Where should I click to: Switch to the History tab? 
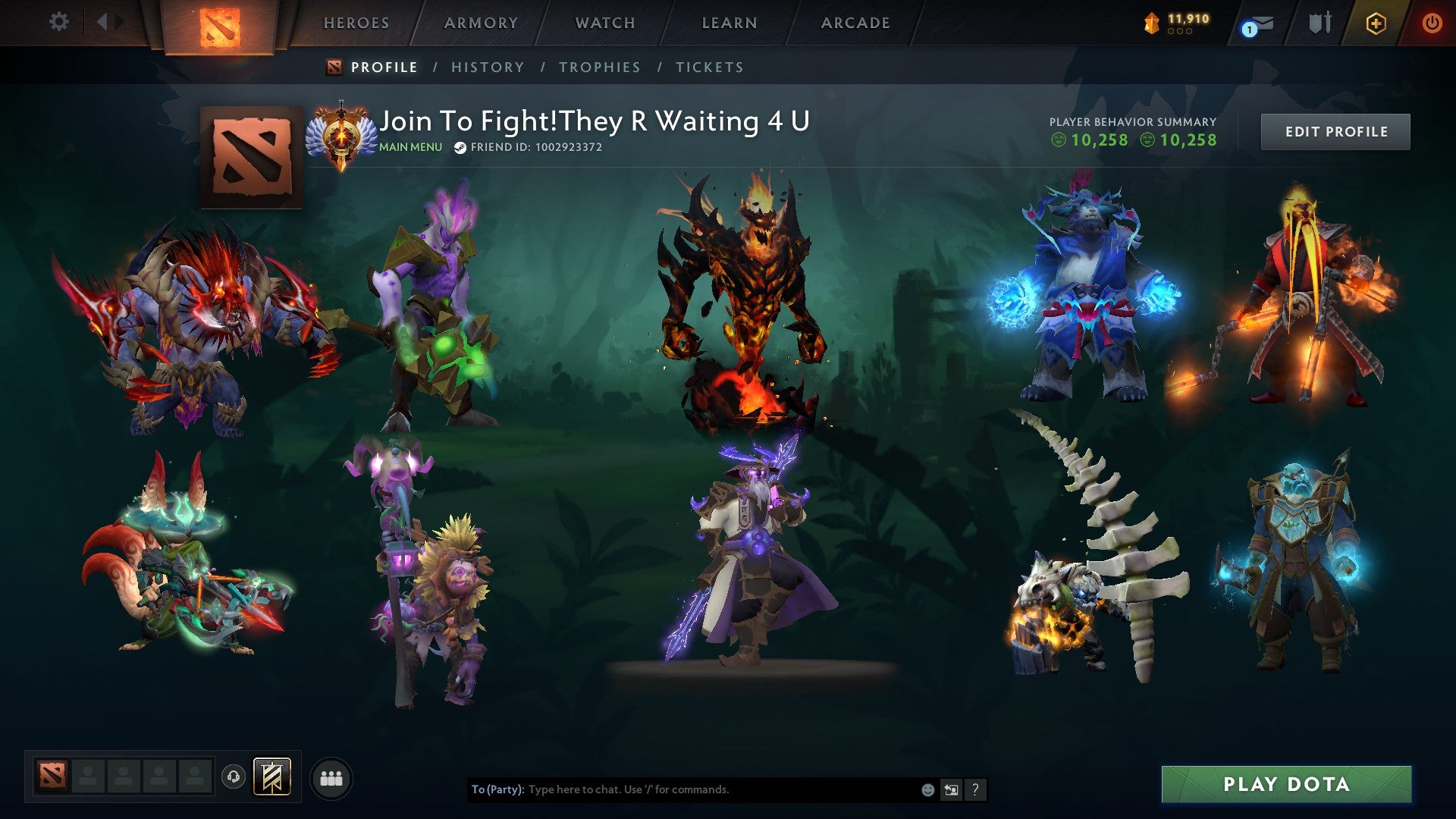[x=487, y=67]
